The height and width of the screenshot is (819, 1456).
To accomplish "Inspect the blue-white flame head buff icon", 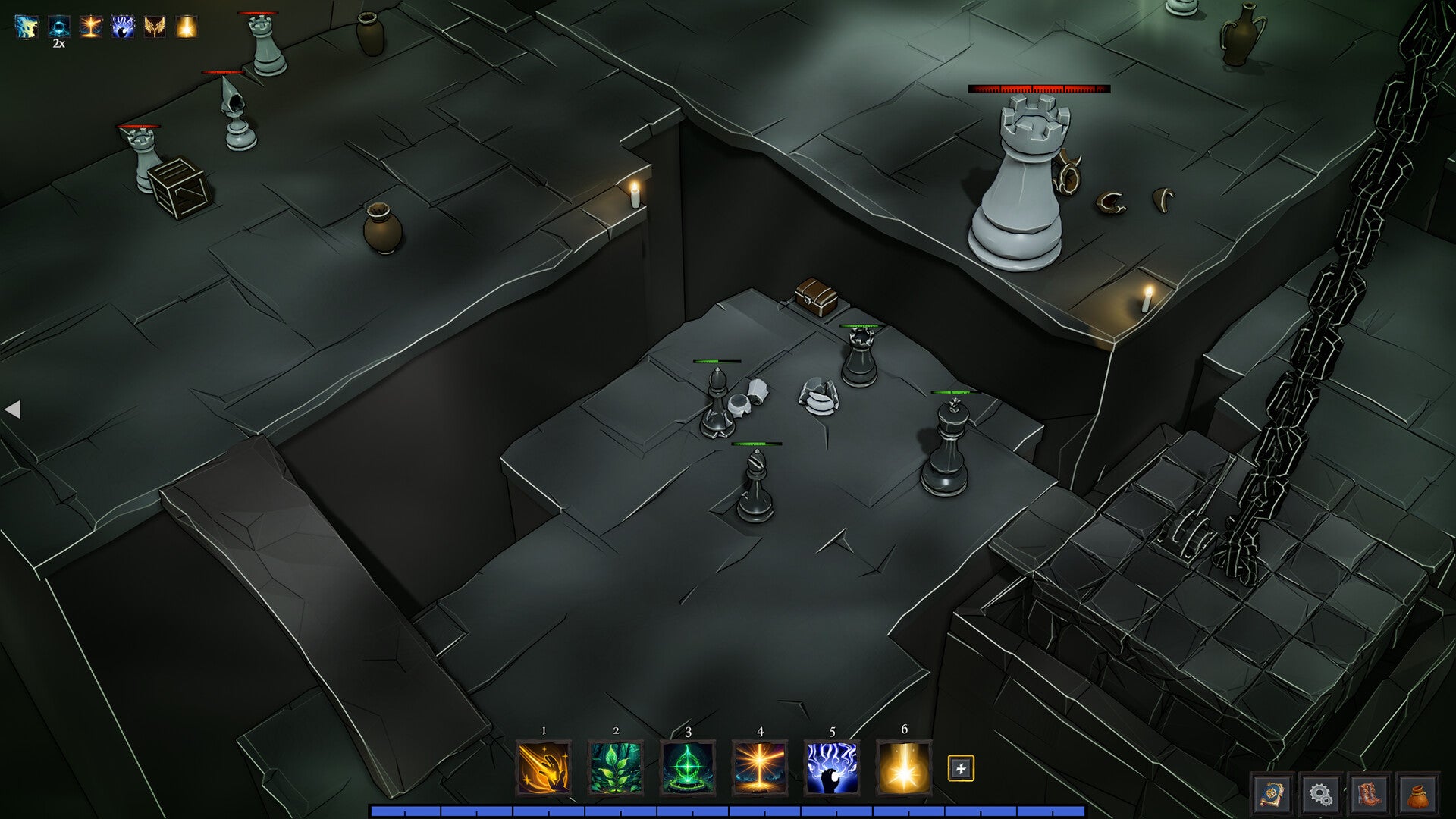I will coord(27,27).
